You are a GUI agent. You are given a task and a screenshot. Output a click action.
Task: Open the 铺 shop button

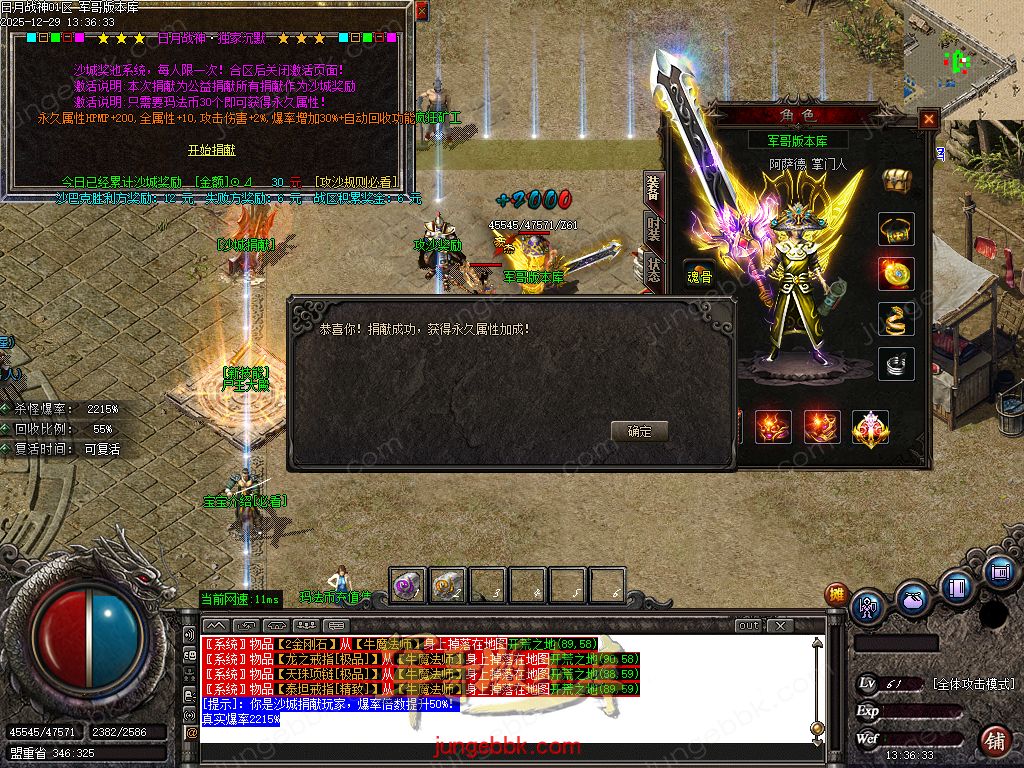[x=994, y=741]
